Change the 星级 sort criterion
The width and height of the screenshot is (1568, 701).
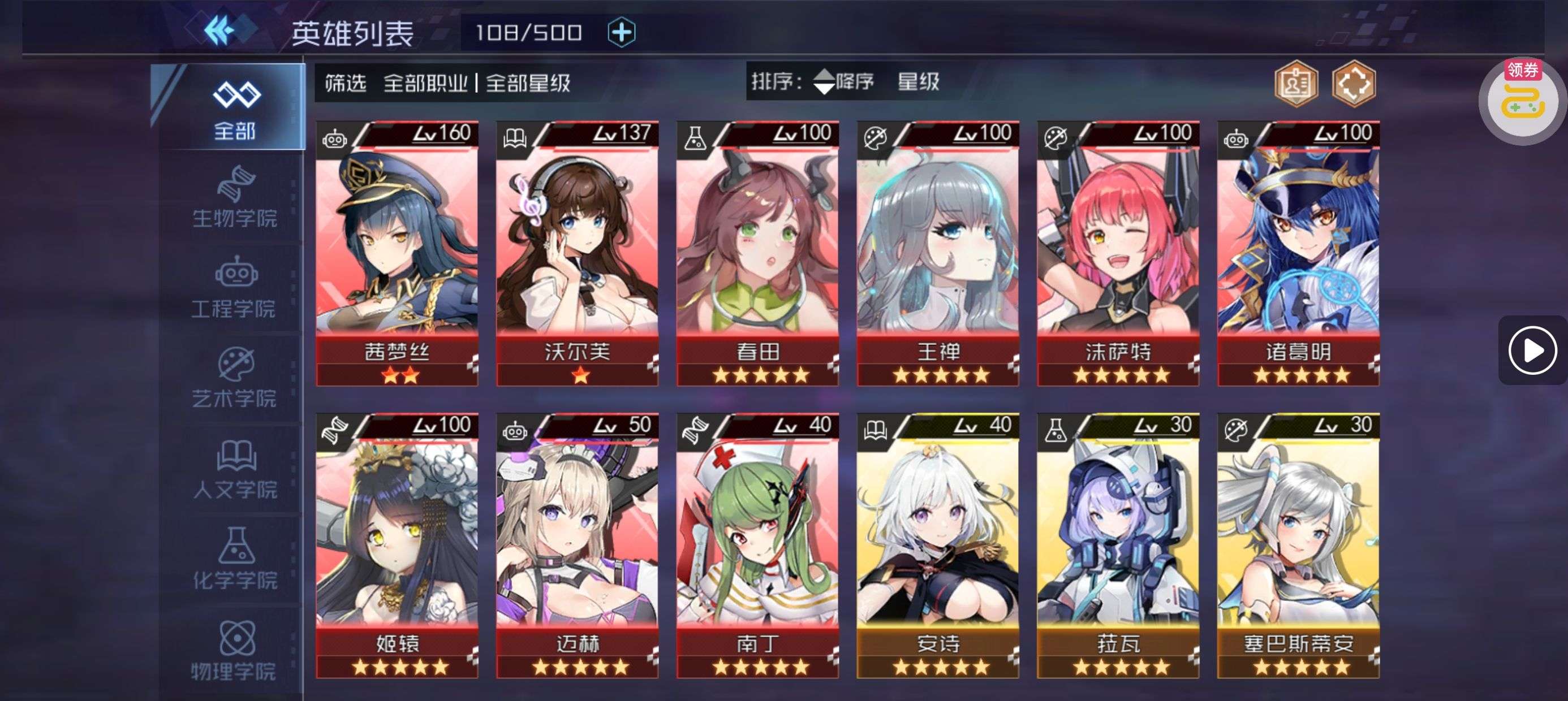point(918,81)
